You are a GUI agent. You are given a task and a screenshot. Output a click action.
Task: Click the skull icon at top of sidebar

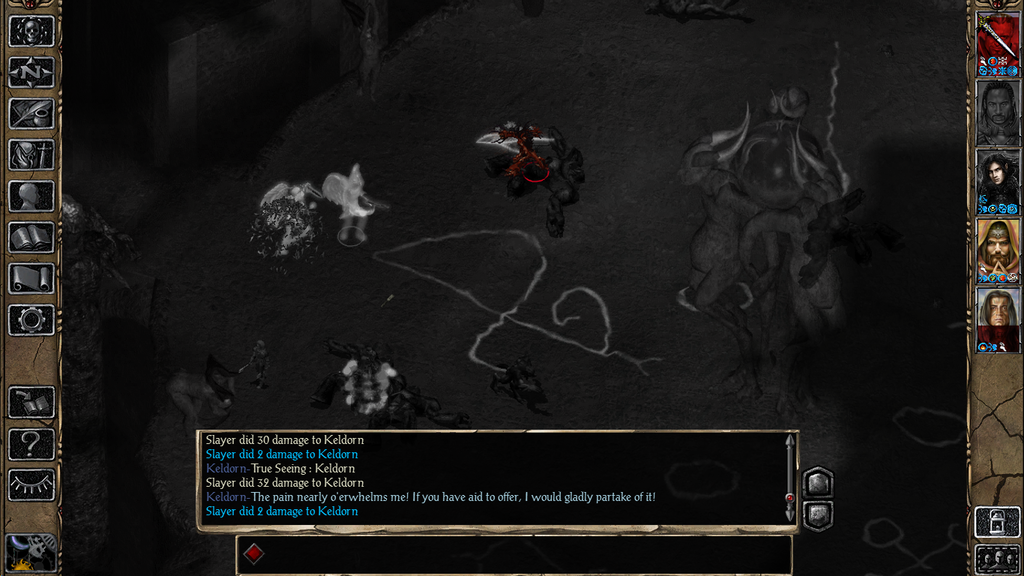tap(31, 31)
